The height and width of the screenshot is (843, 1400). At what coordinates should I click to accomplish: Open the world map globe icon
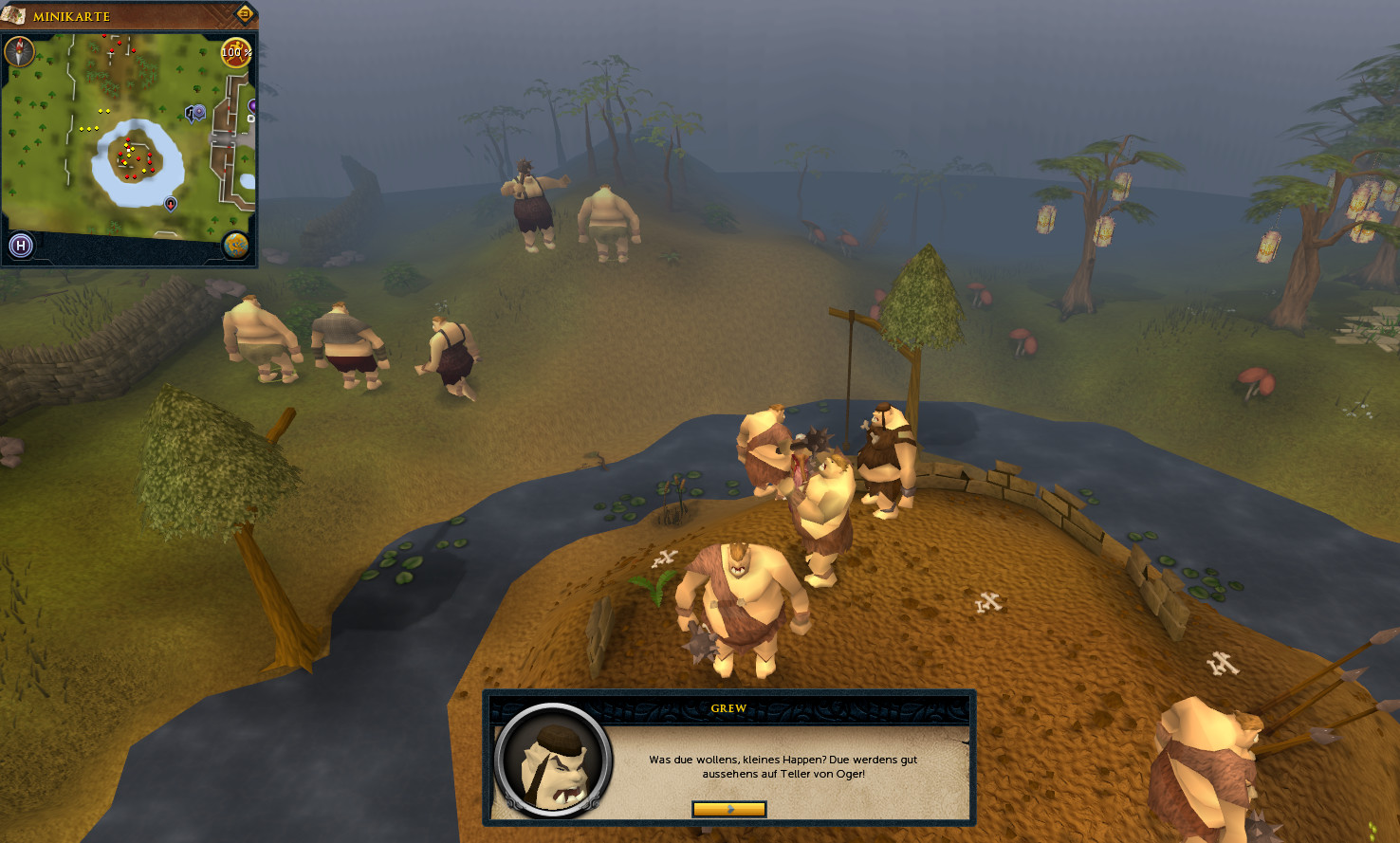[x=235, y=246]
